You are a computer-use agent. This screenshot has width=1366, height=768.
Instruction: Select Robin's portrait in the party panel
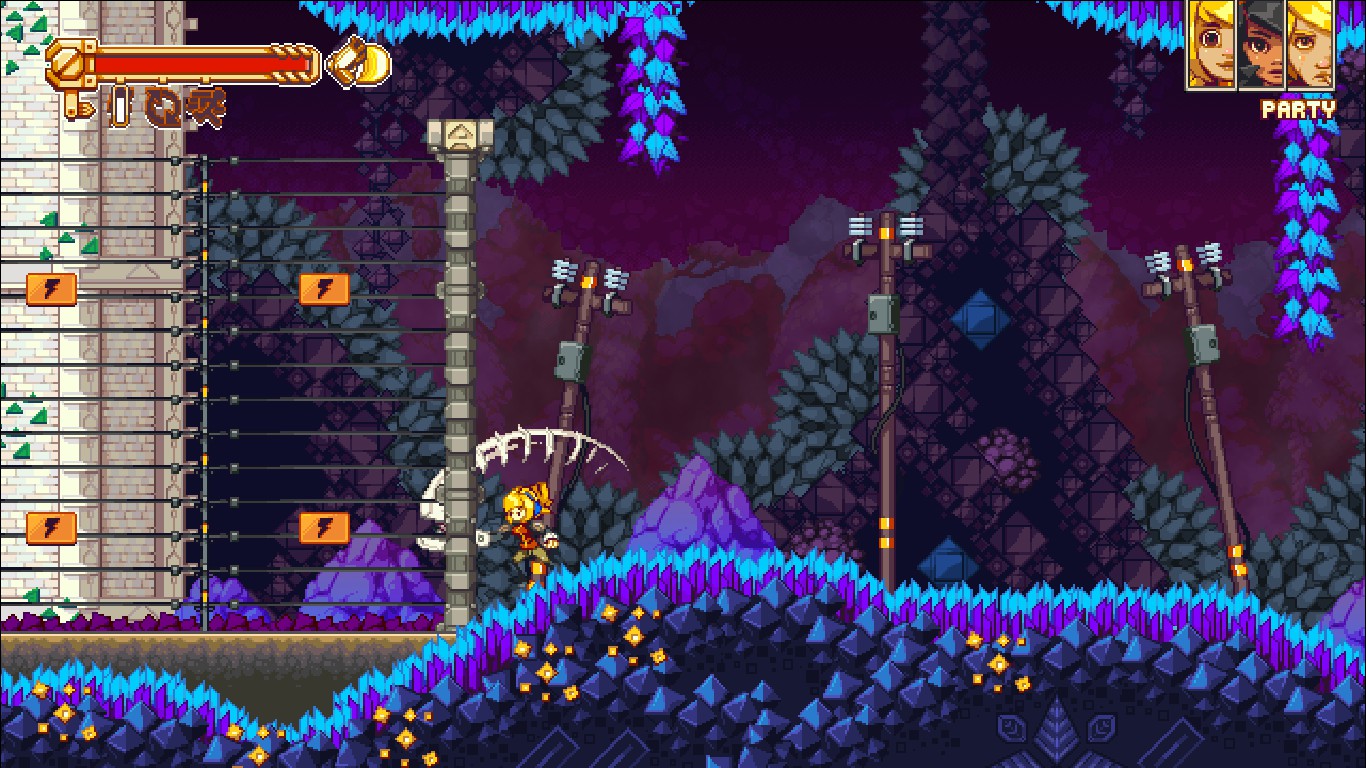click(1210, 45)
